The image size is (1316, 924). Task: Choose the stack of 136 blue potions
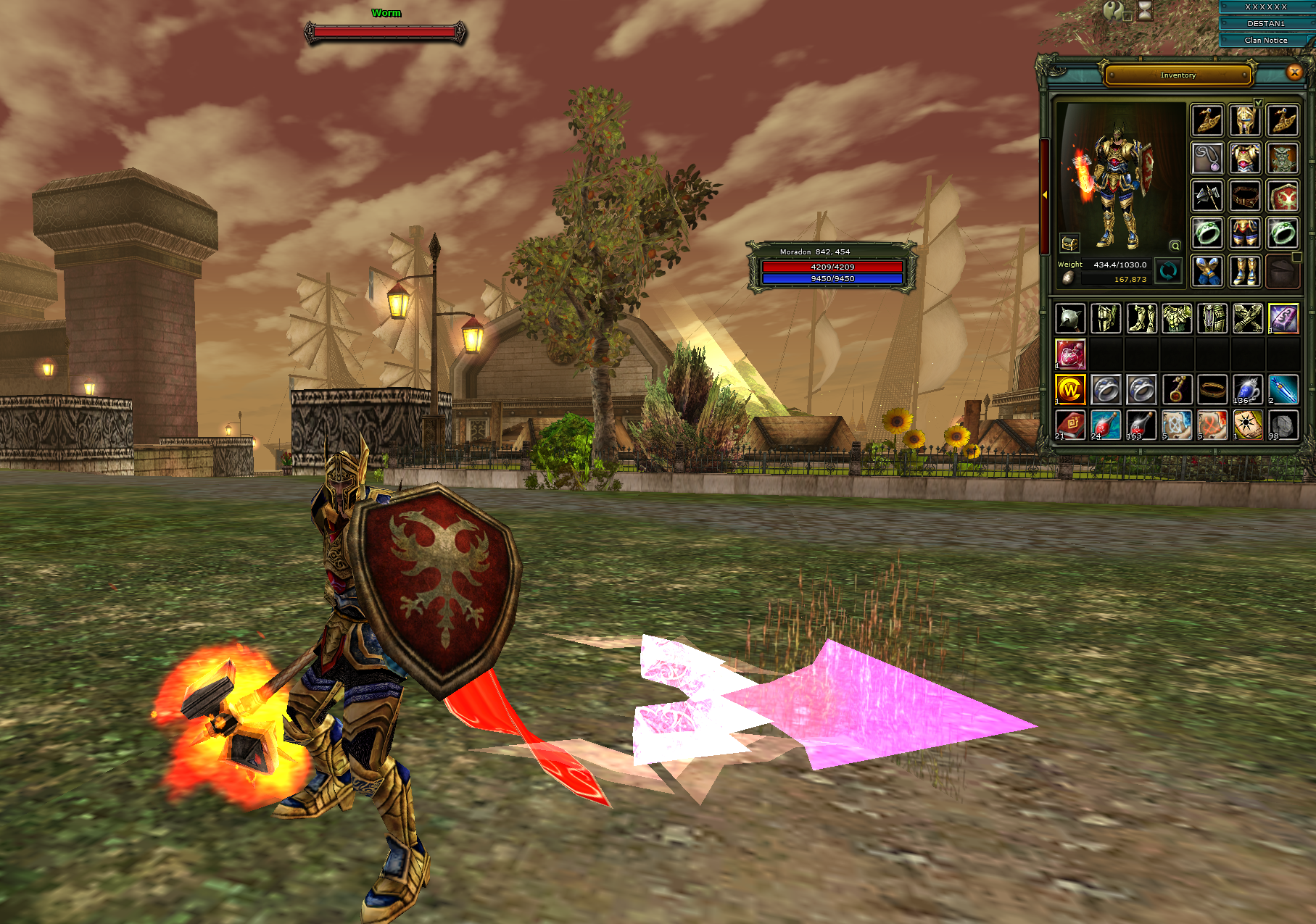[x=1248, y=390]
